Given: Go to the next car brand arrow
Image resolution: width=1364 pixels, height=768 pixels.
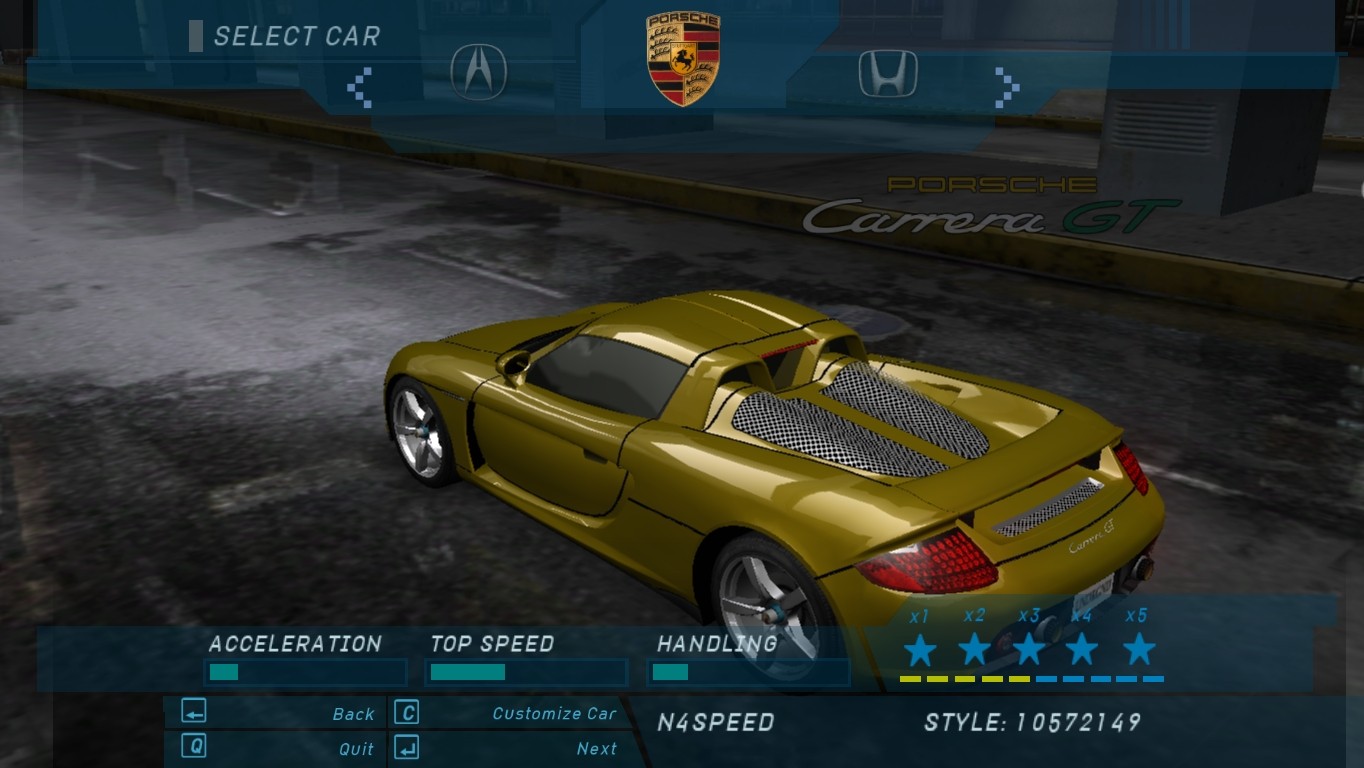Looking at the screenshot, I should click(1006, 88).
